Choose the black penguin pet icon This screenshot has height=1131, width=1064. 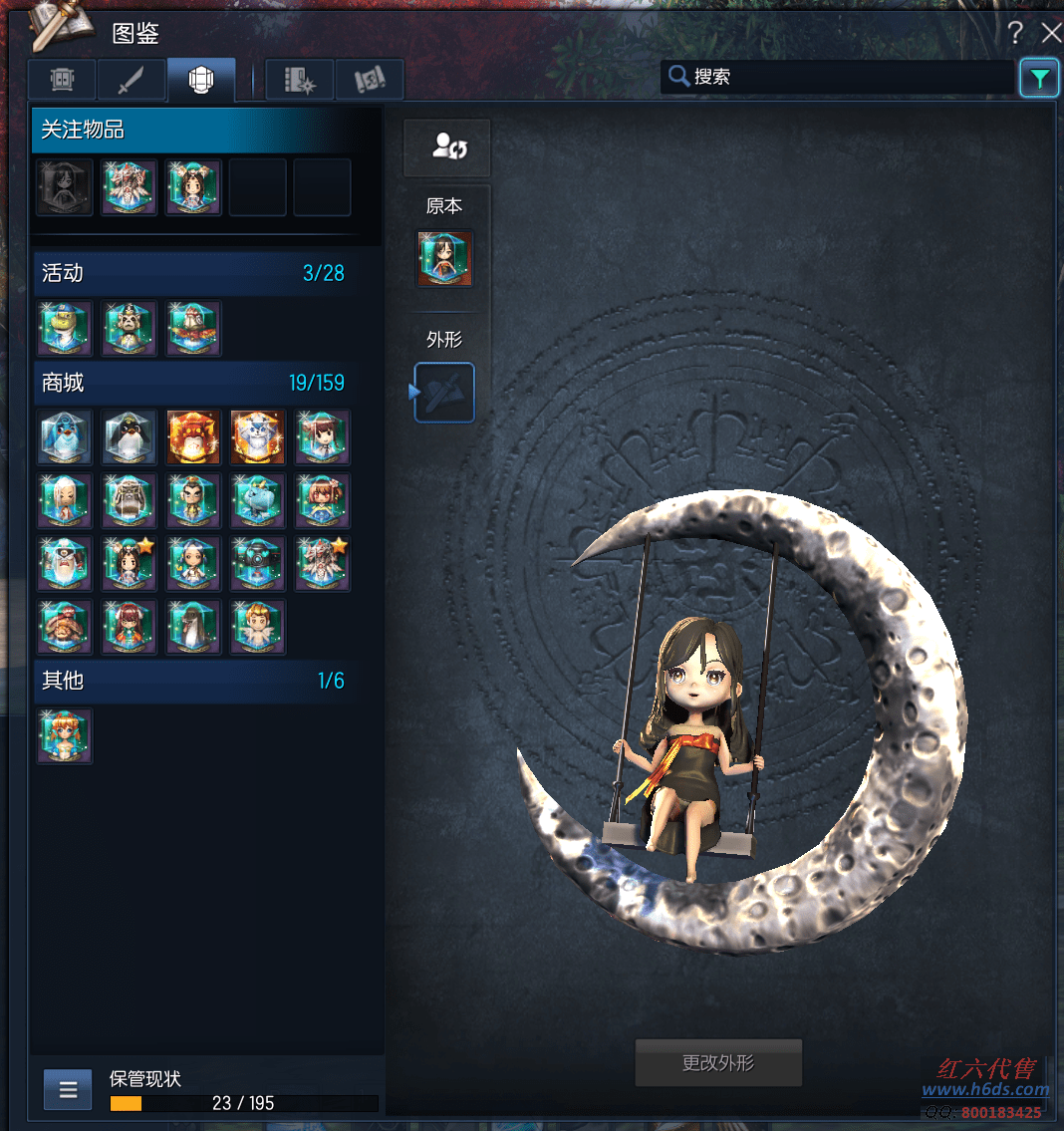tap(130, 437)
